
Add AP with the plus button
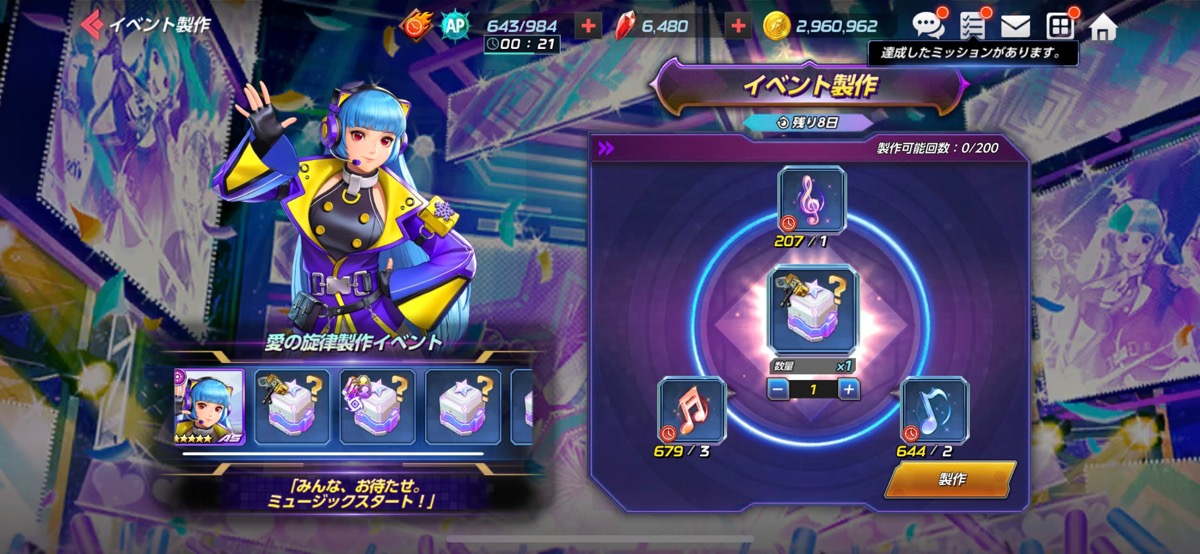(x=588, y=26)
